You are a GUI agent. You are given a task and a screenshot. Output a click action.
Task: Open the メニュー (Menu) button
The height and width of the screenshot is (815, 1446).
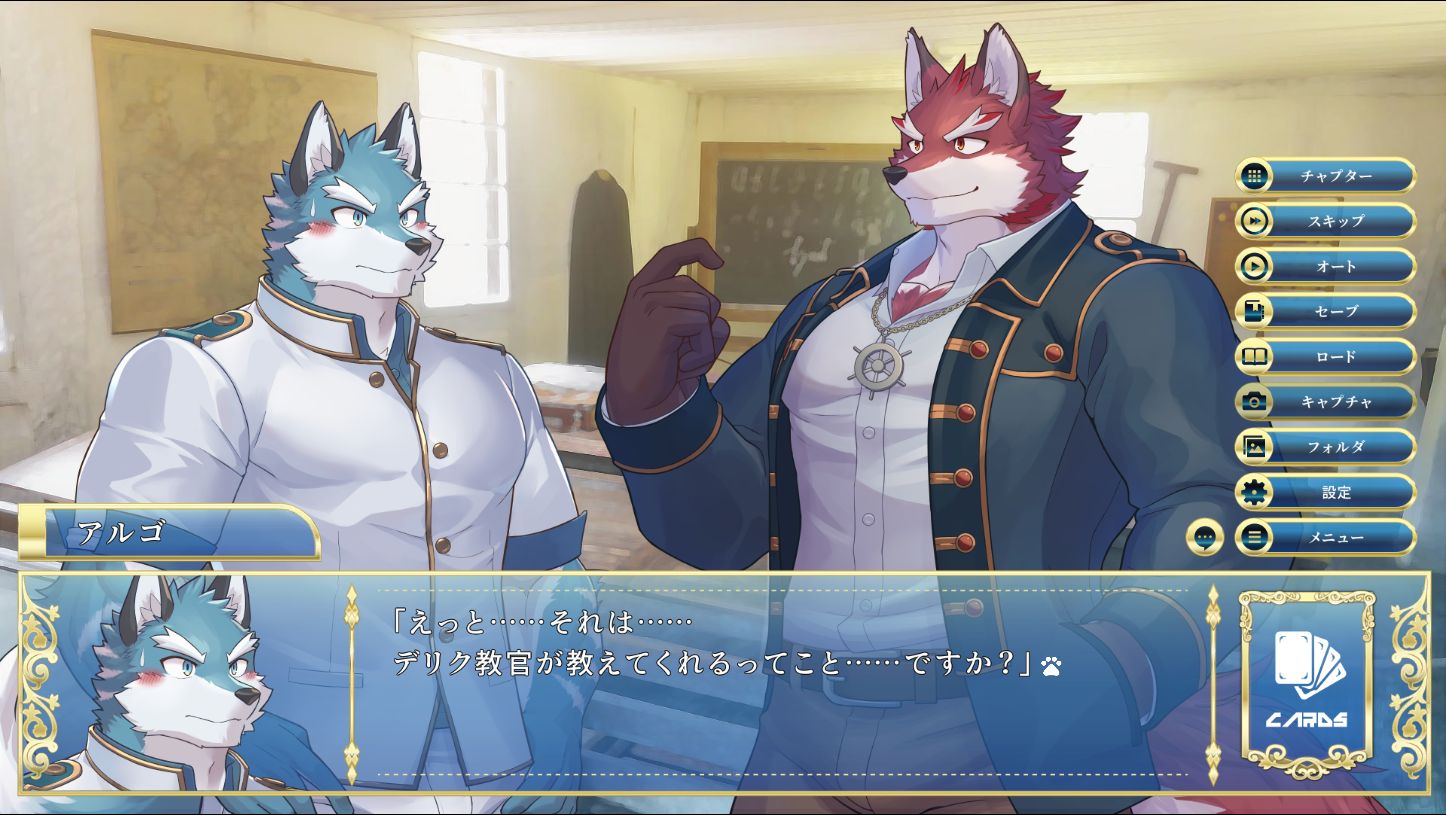pyautogui.click(x=1325, y=537)
